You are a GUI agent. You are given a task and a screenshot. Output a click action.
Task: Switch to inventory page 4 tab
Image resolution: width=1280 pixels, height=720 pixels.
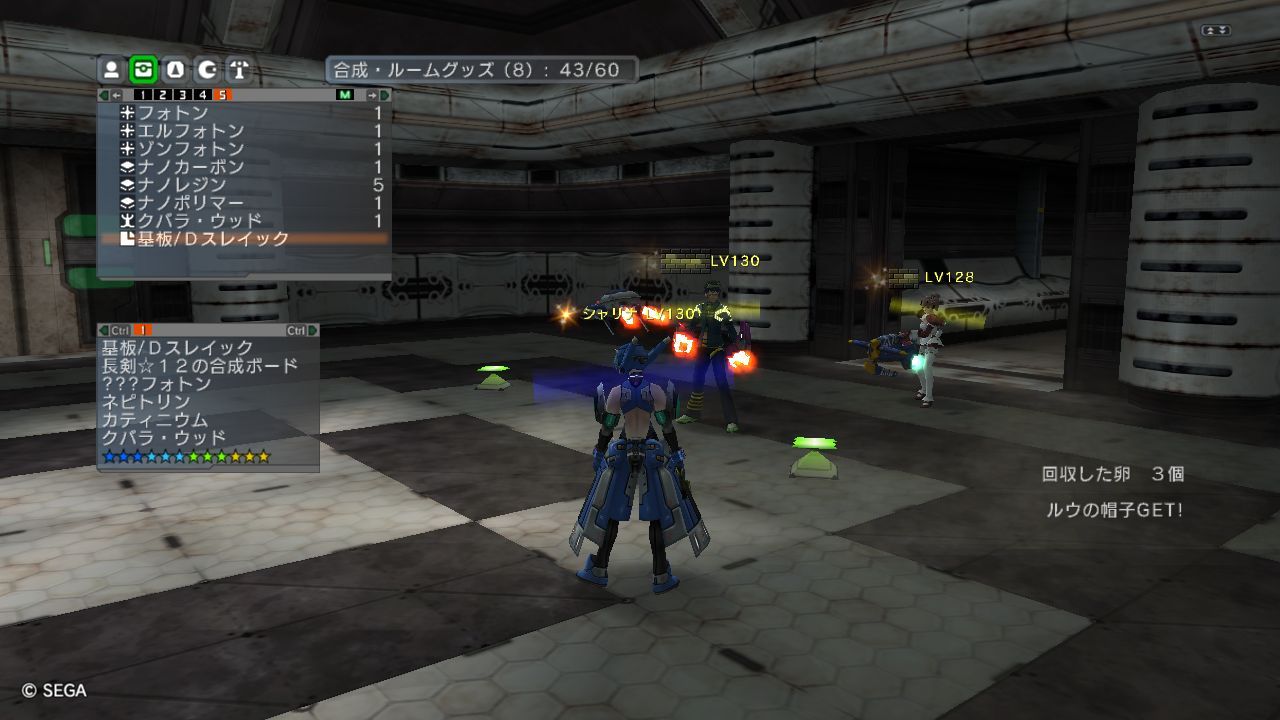[202, 95]
